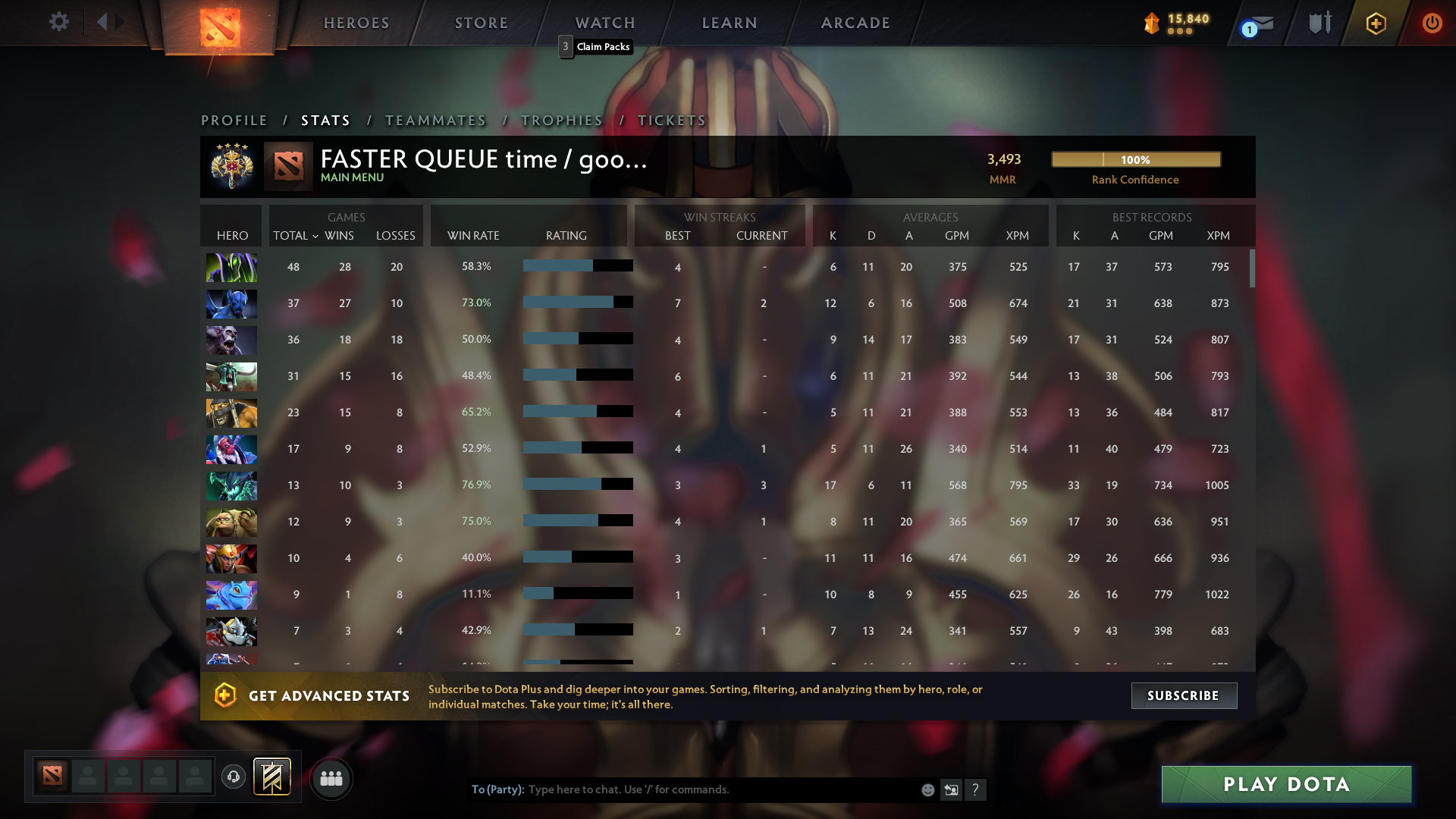This screenshot has width=1456, height=819.
Task: Open the party finder people icon near party slots
Action: click(331, 778)
